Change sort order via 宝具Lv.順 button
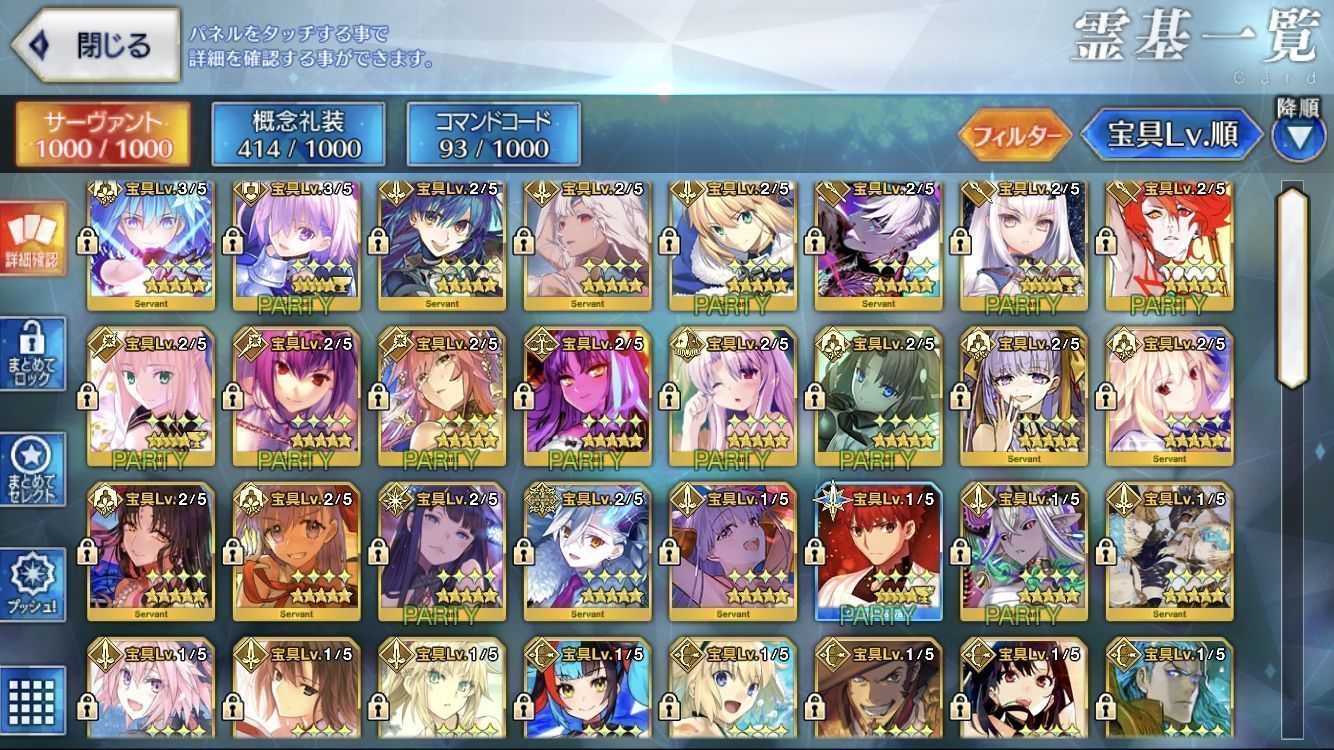Image resolution: width=1334 pixels, height=750 pixels. point(1171,136)
